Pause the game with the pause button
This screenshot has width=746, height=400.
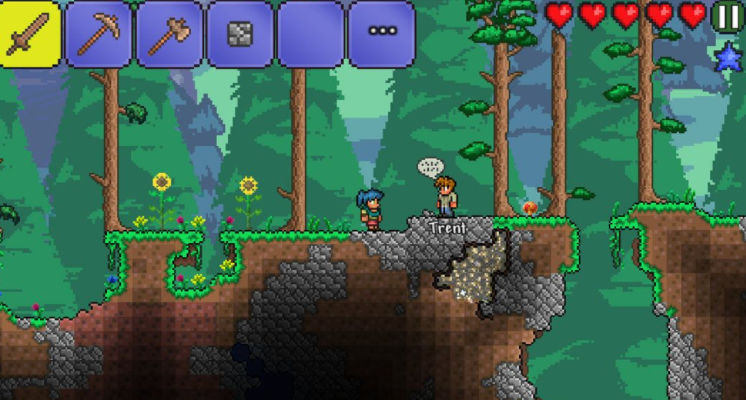click(x=727, y=16)
